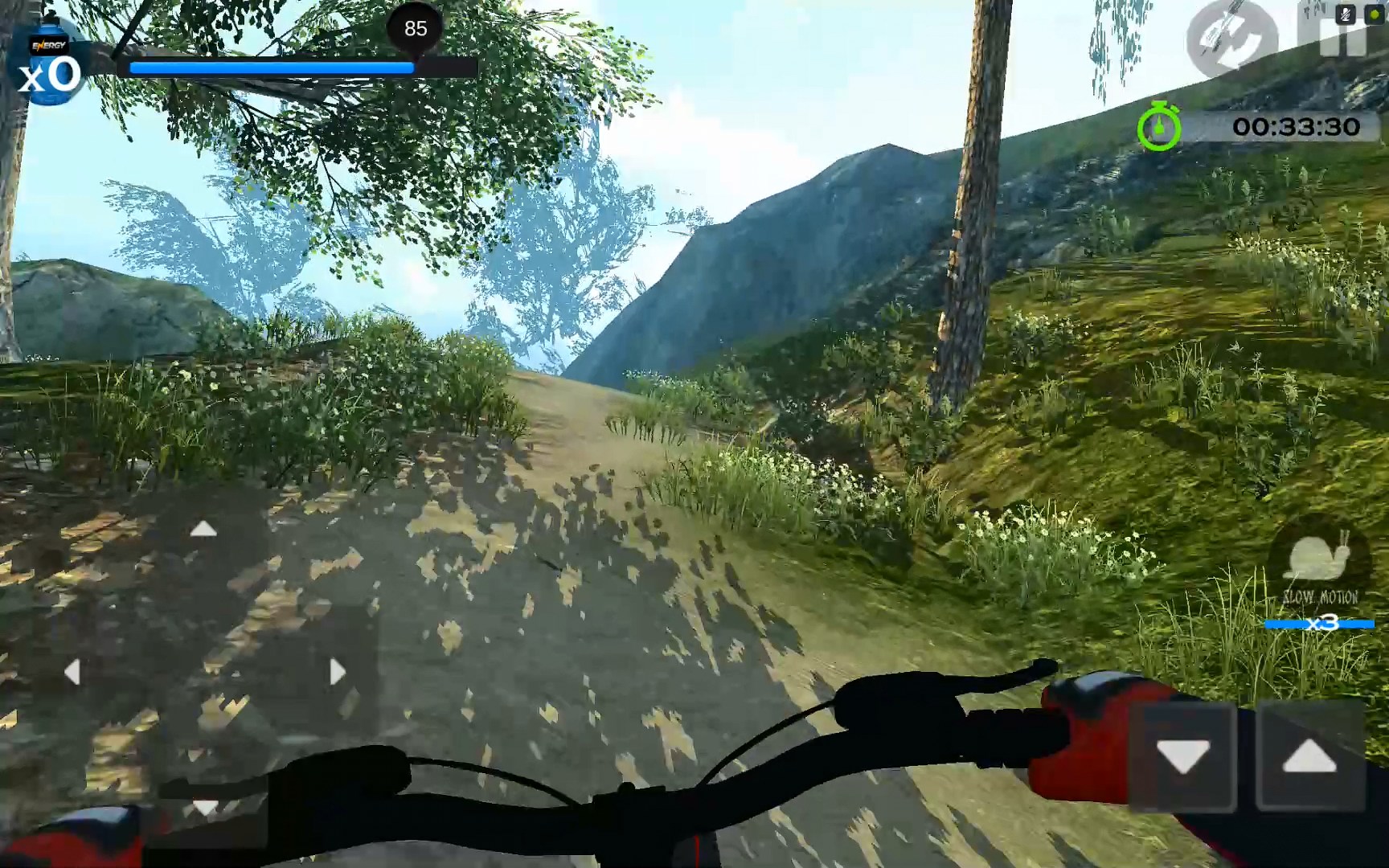Screen dimensions: 1389x868
Task: Steer right with the D-pad right arrow
Action: pyautogui.click(x=337, y=672)
